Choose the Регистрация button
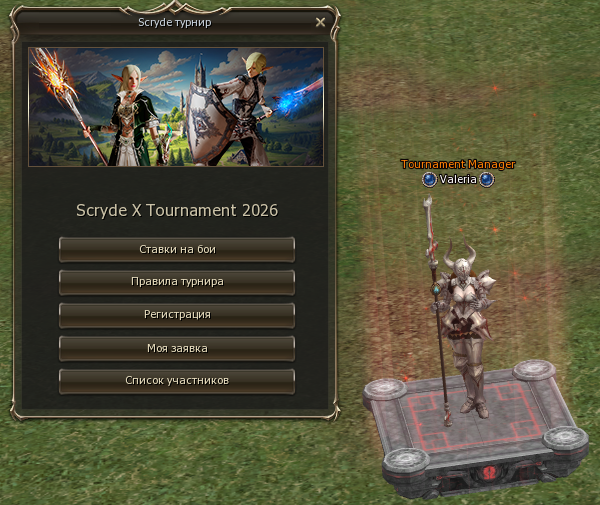This screenshot has height=505, width=600. point(177,315)
